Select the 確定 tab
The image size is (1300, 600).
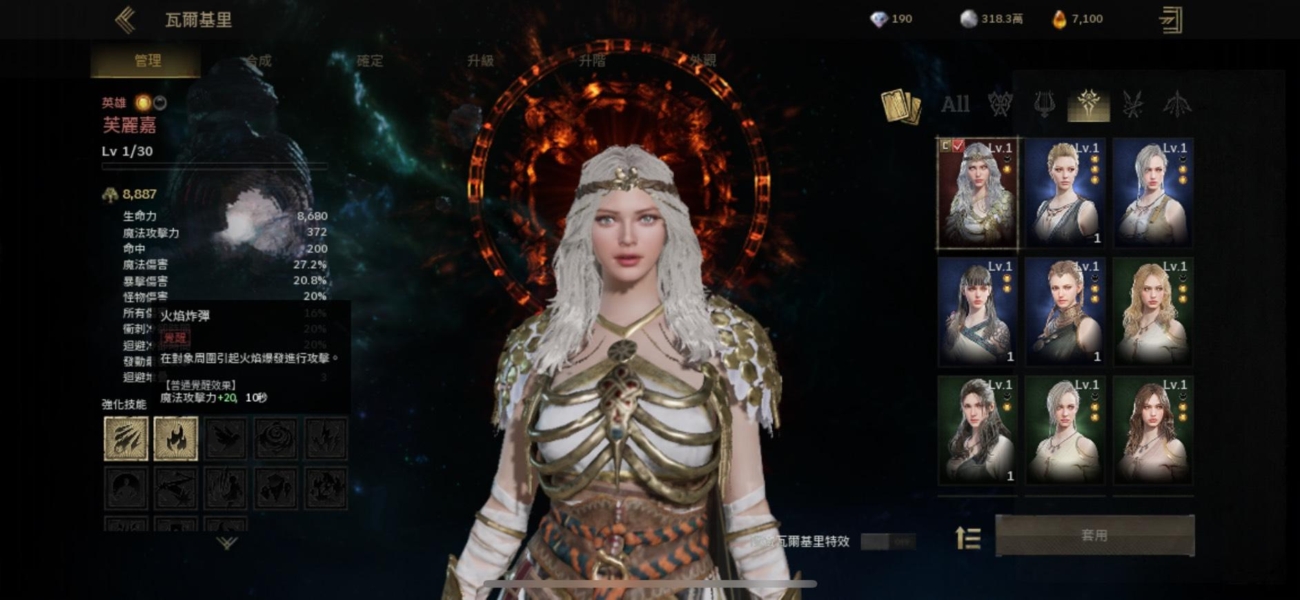[370, 61]
